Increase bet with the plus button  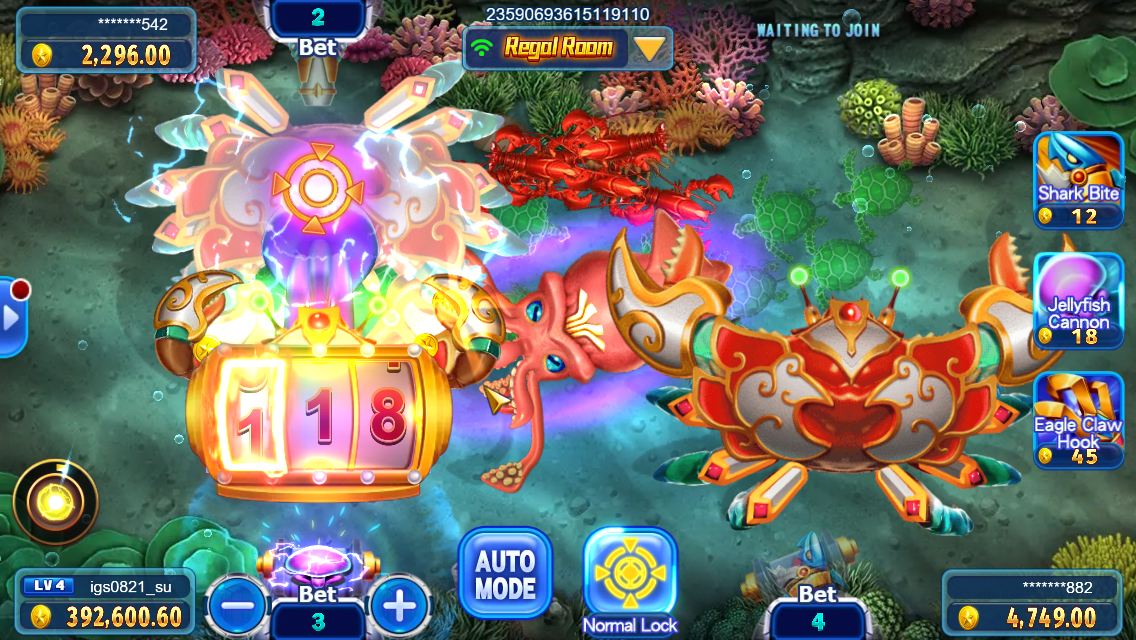(x=399, y=604)
